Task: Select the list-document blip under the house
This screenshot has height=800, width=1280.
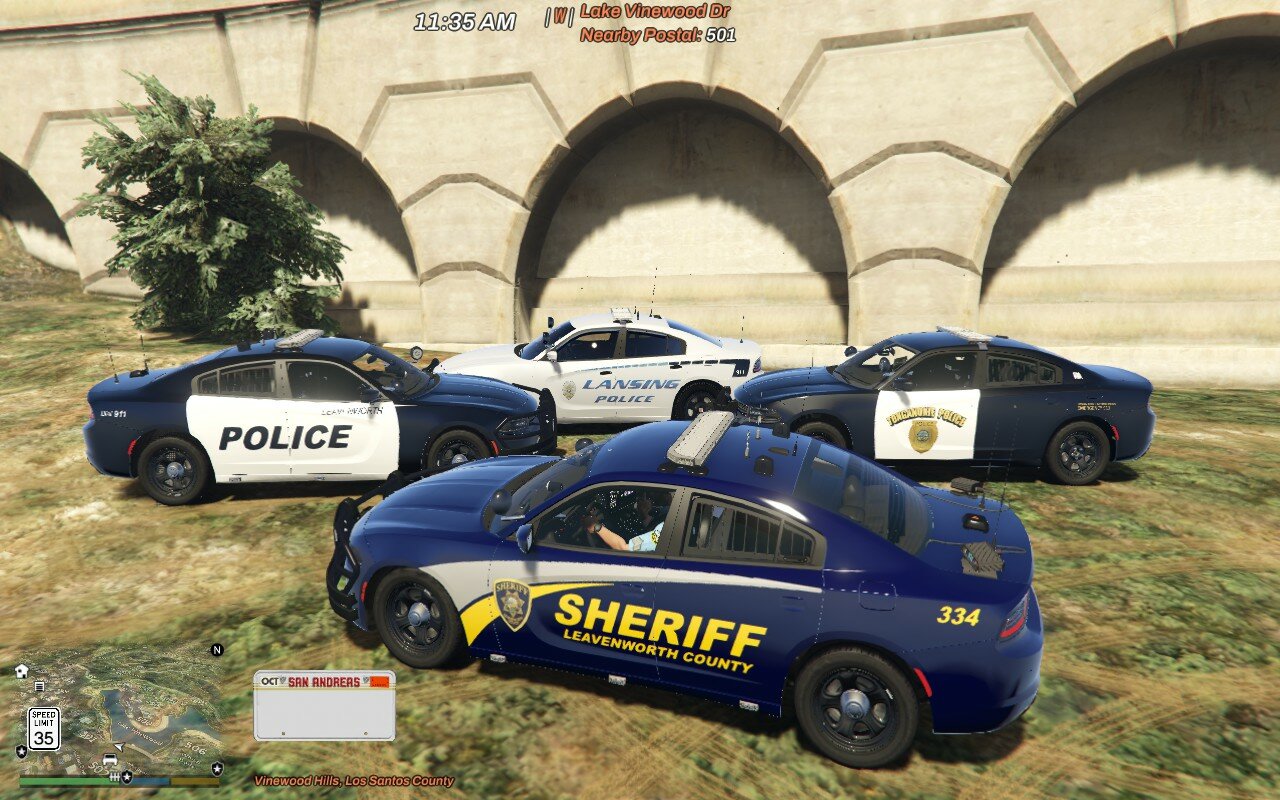Action: coord(39,686)
